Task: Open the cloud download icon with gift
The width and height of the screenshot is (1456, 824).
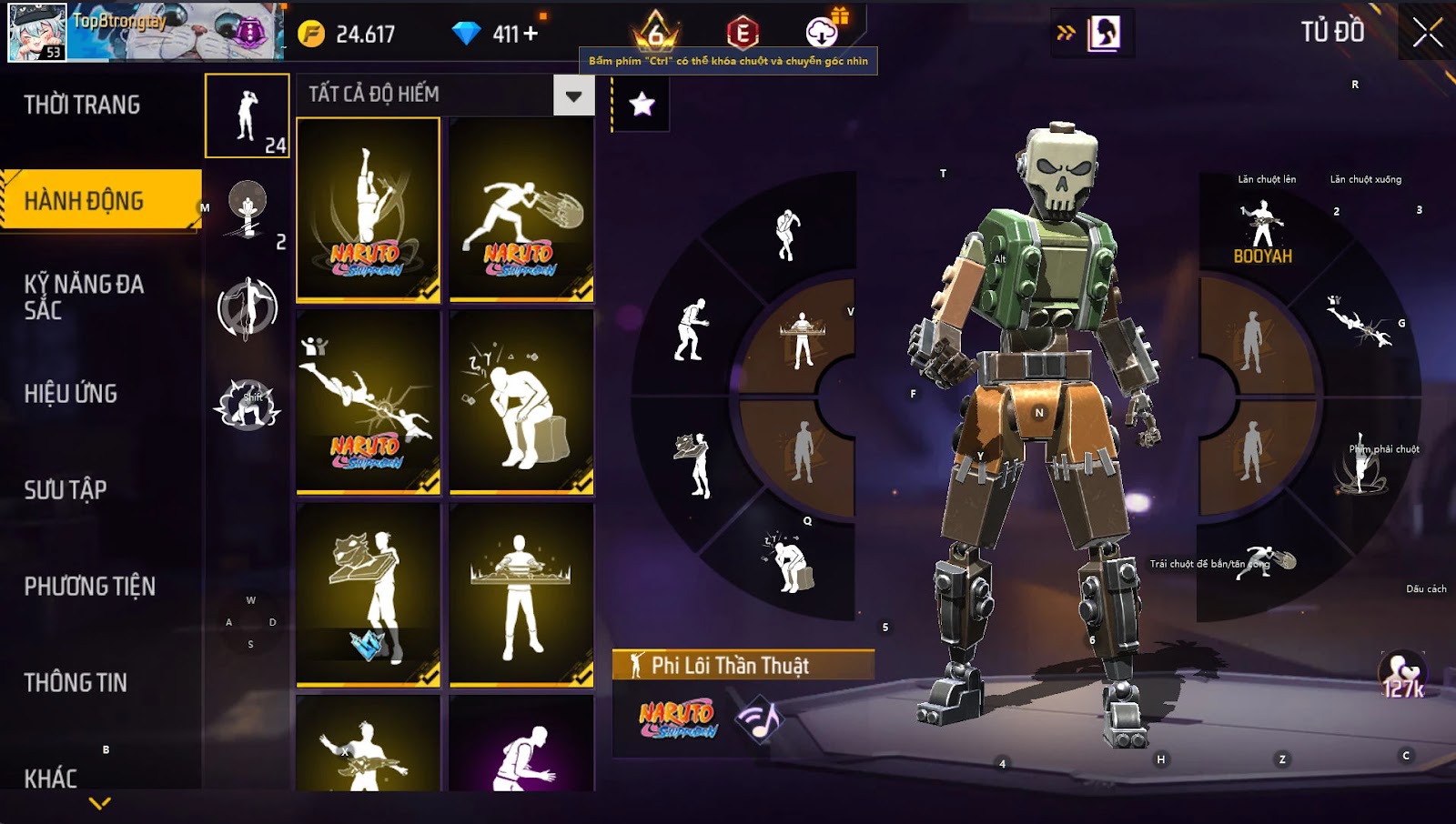Action: pos(823,33)
